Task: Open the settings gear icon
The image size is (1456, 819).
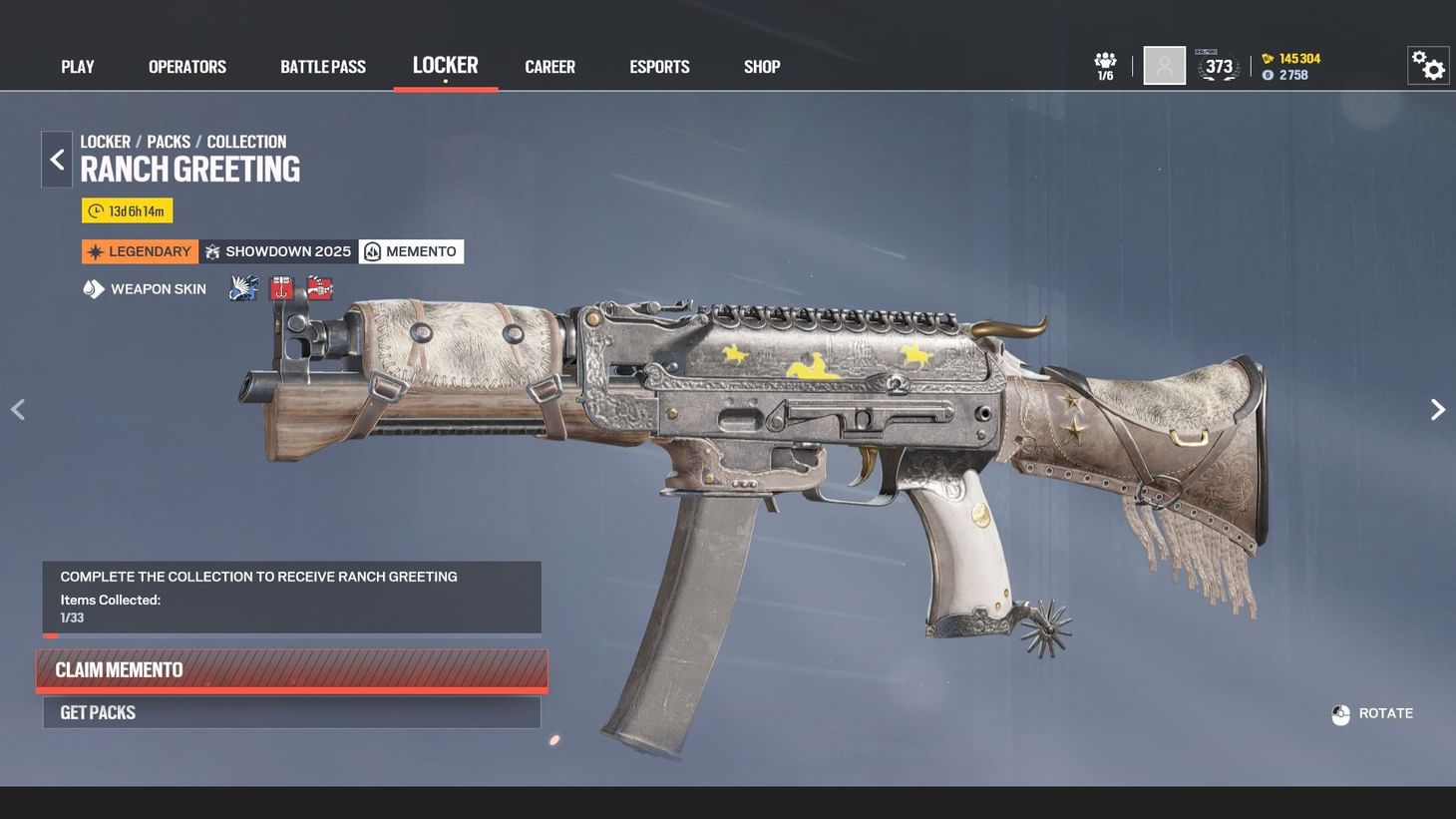Action: coord(1428,64)
